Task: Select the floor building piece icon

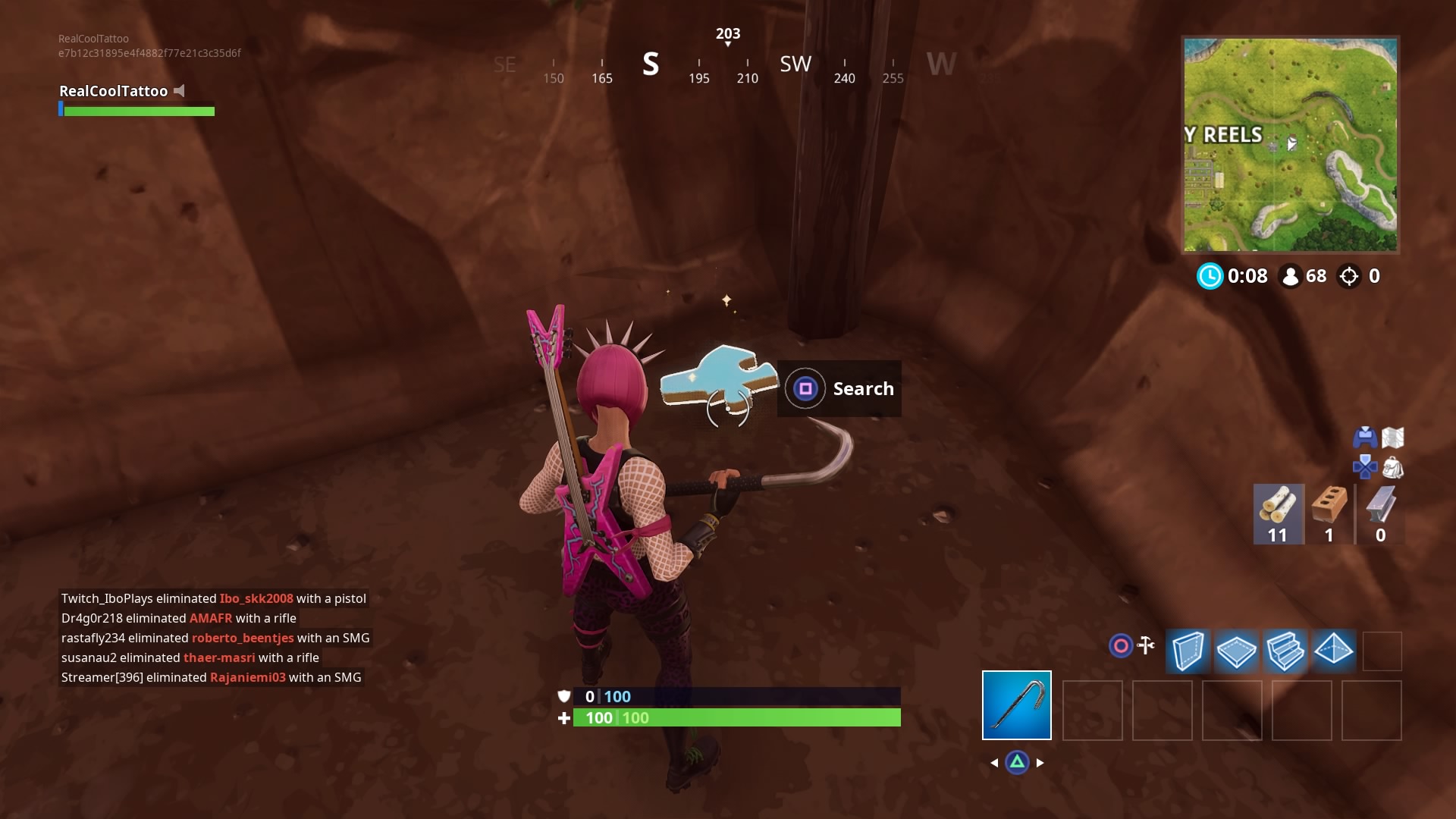Action: (1237, 651)
